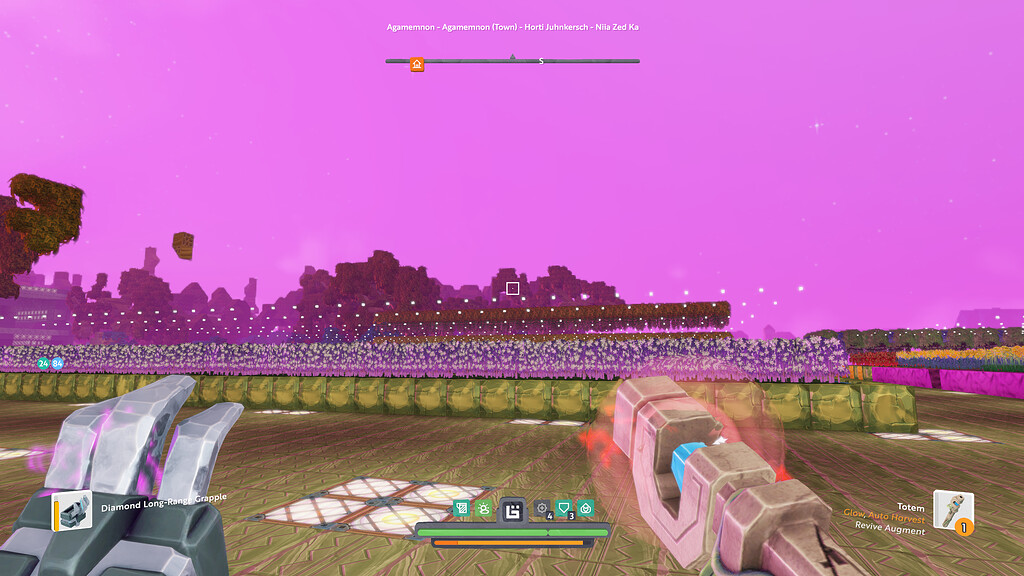
Task: Click the green sun-over-figure buff icon
Action: 483,509
